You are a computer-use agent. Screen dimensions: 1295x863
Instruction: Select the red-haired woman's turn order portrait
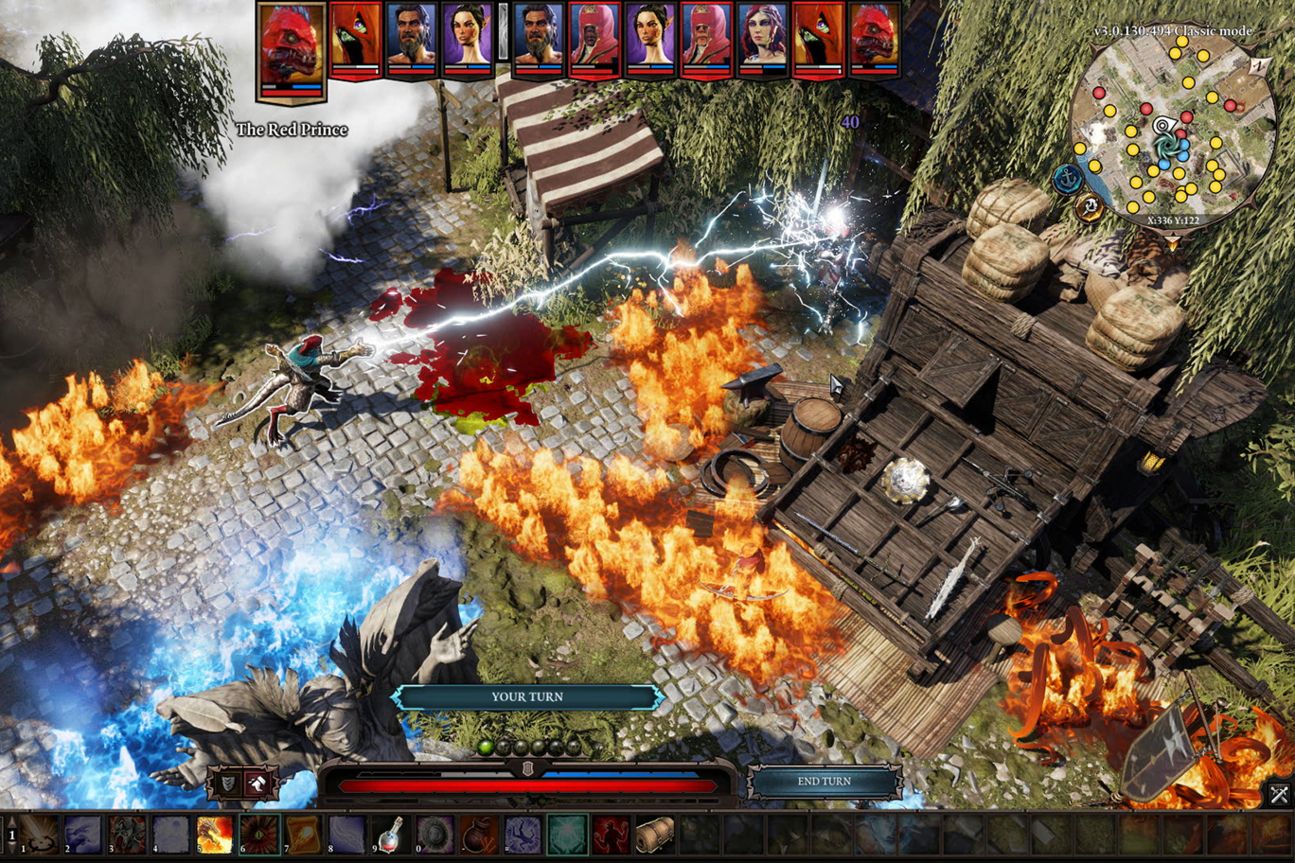[x=763, y=40]
